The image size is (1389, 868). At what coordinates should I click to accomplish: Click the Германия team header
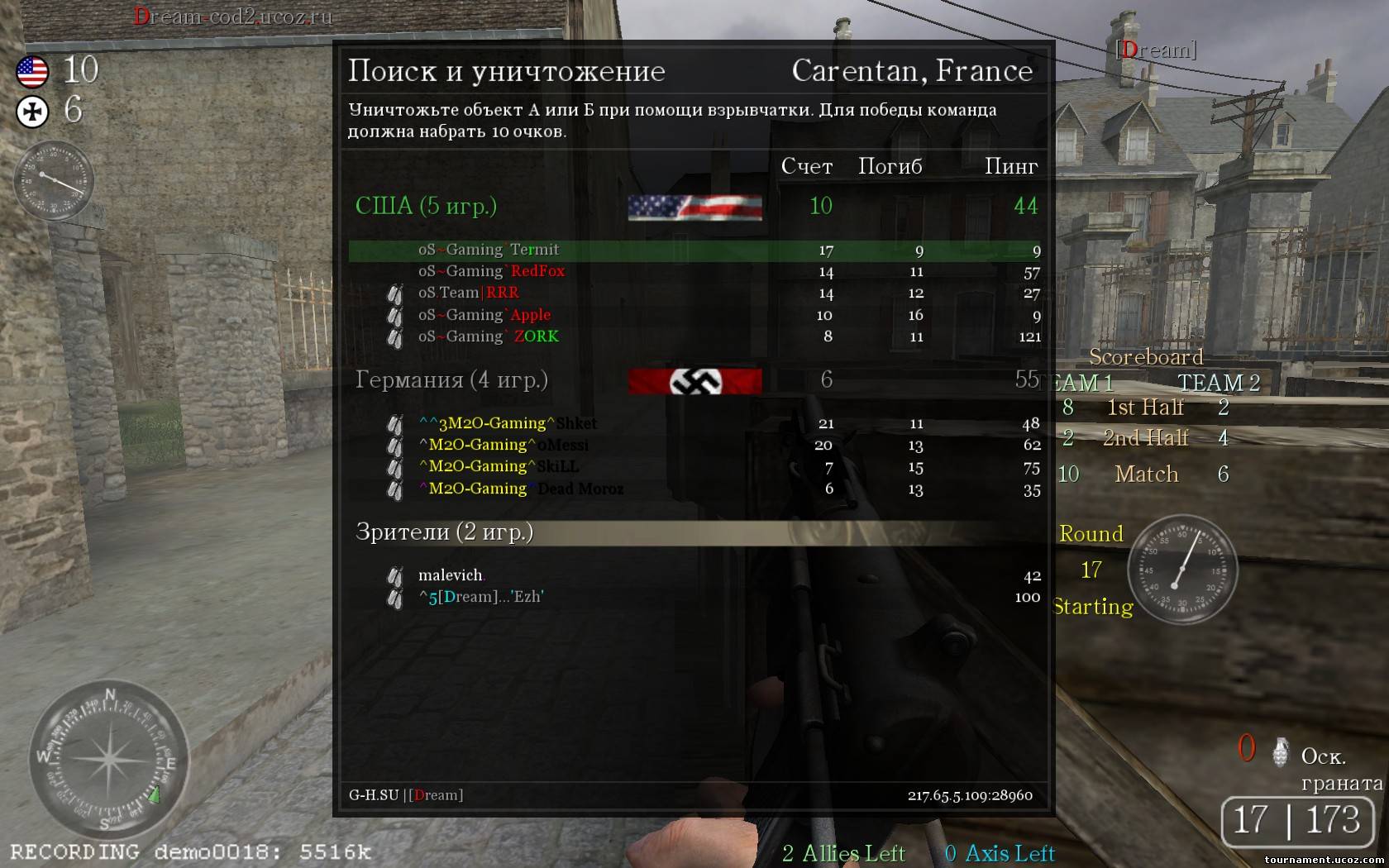(x=451, y=379)
